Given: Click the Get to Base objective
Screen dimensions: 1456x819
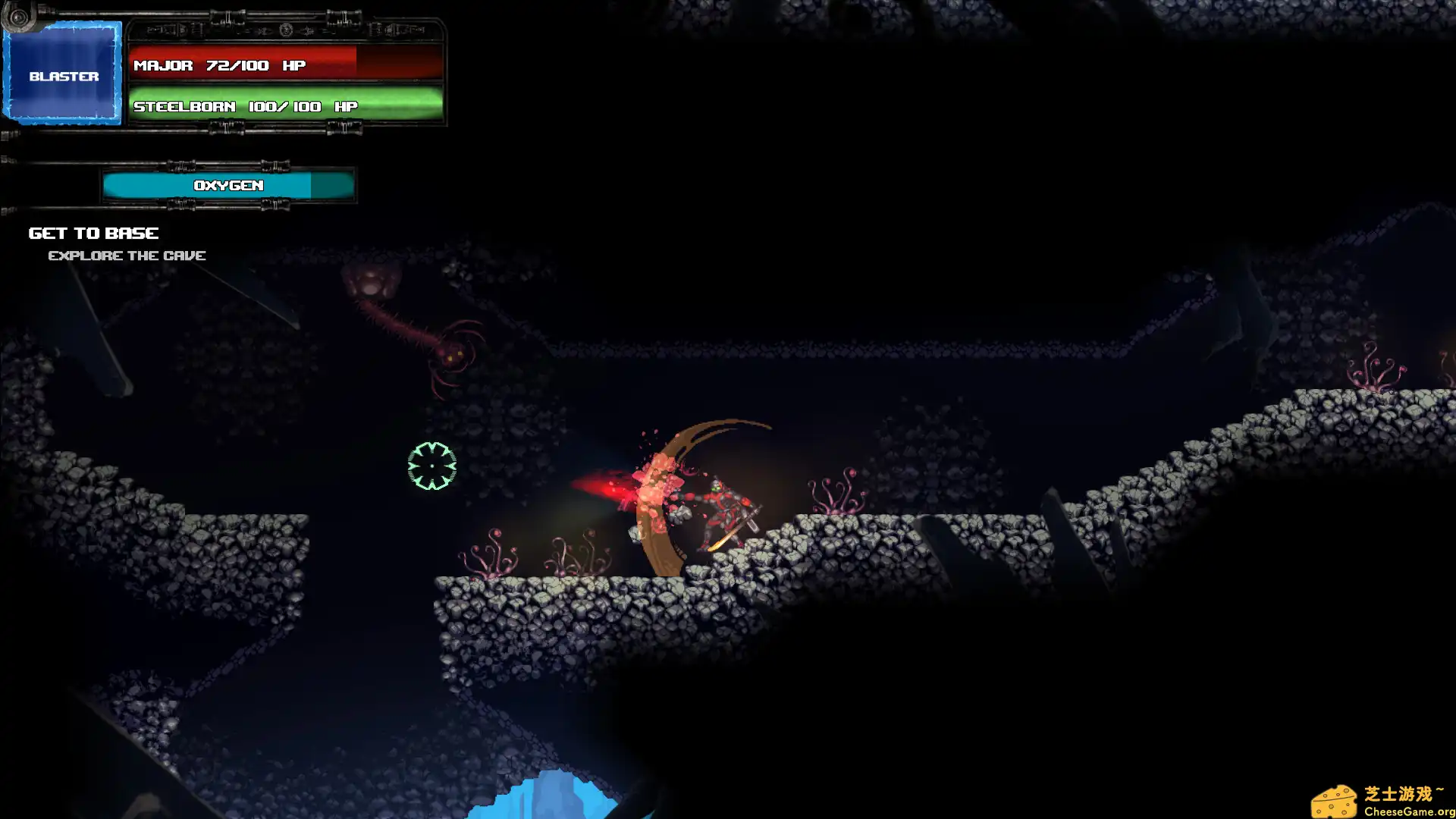Looking at the screenshot, I should coord(94,233).
